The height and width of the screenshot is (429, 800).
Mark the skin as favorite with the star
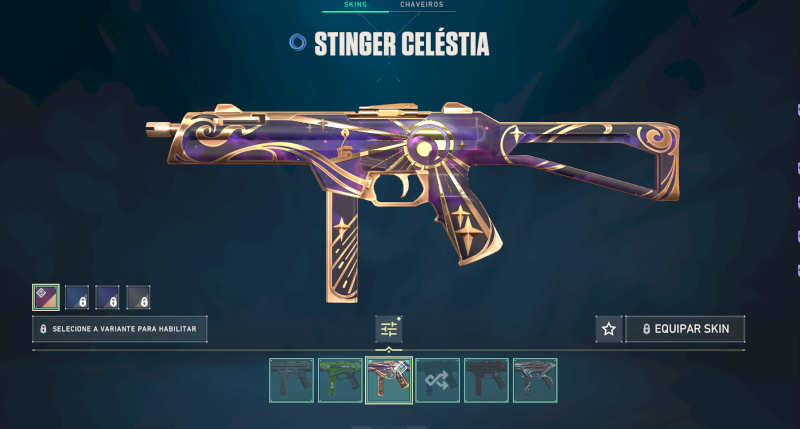coord(607,329)
